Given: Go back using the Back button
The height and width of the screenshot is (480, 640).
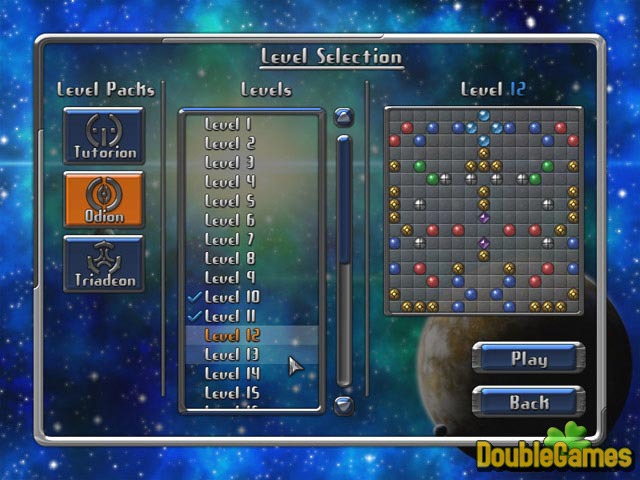Looking at the screenshot, I should pyautogui.click(x=528, y=402).
